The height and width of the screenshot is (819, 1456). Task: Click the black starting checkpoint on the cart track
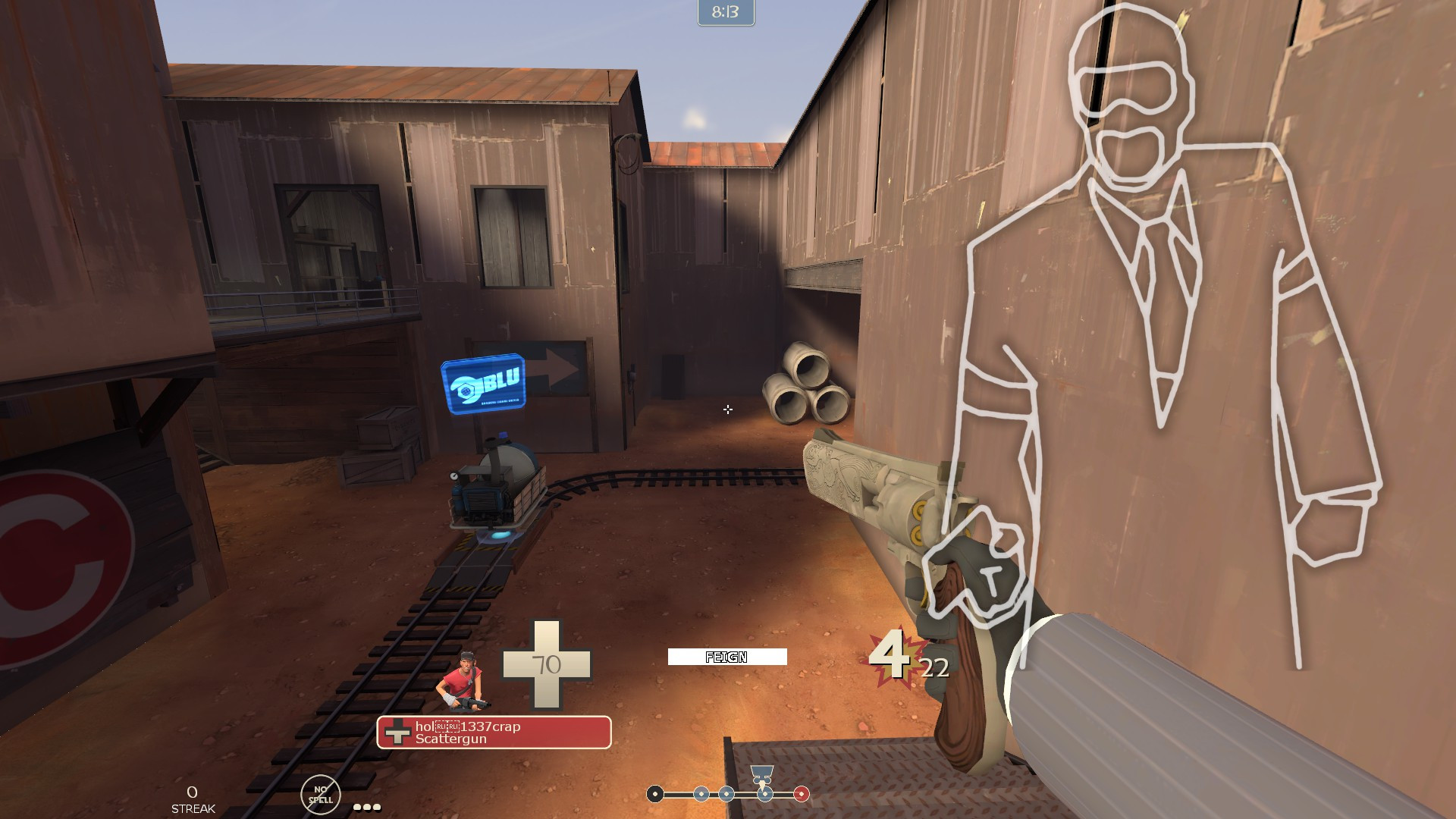(655, 794)
